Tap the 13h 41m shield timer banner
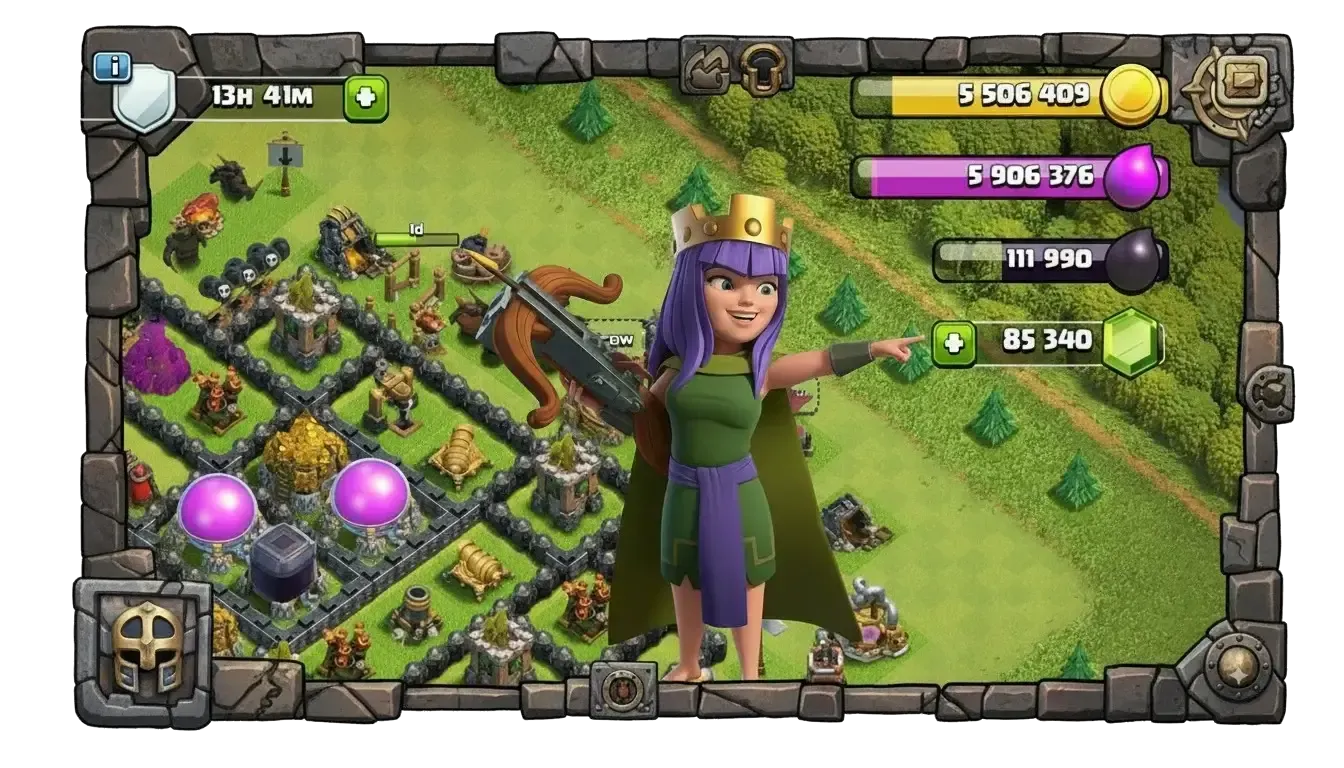1344x768 pixels. click(263, 93)
